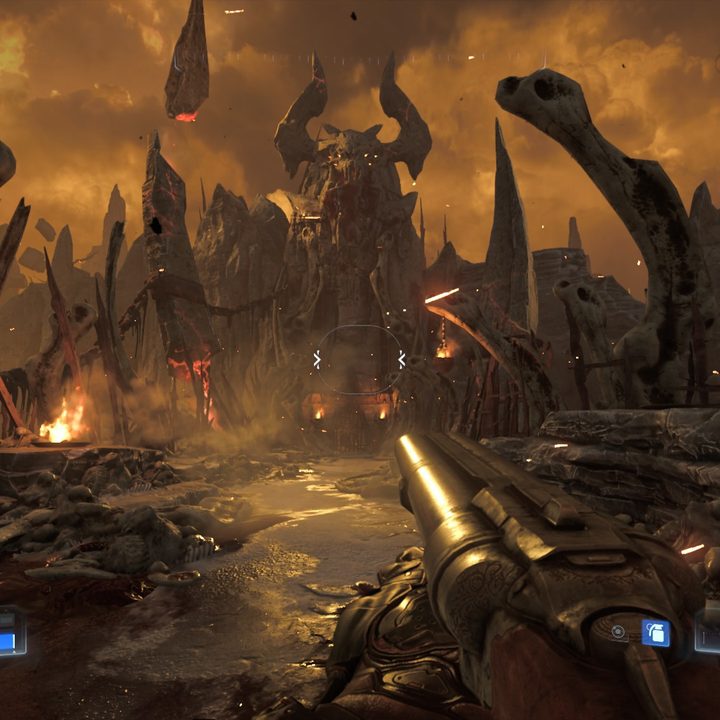This screenshot has height=720, width=720.
Task: Click the grey circular weapon mod icon
Action: point(620,632)
